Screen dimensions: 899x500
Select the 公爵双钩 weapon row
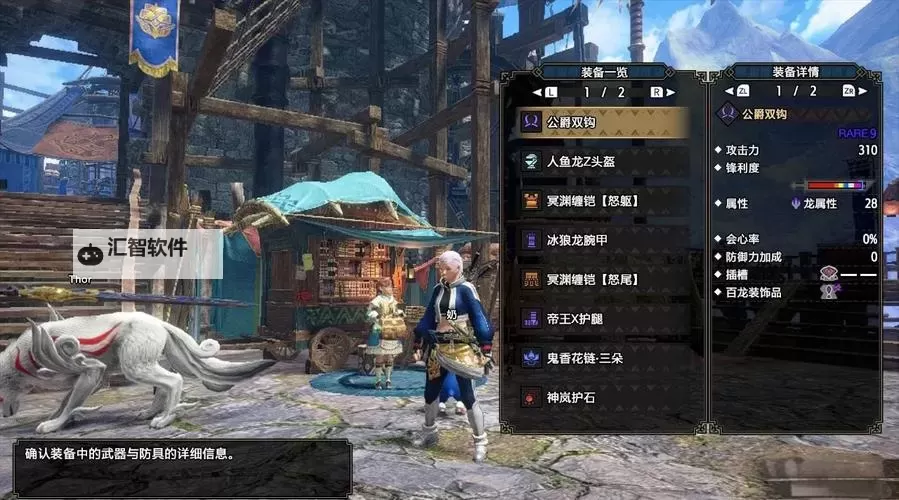602,122
